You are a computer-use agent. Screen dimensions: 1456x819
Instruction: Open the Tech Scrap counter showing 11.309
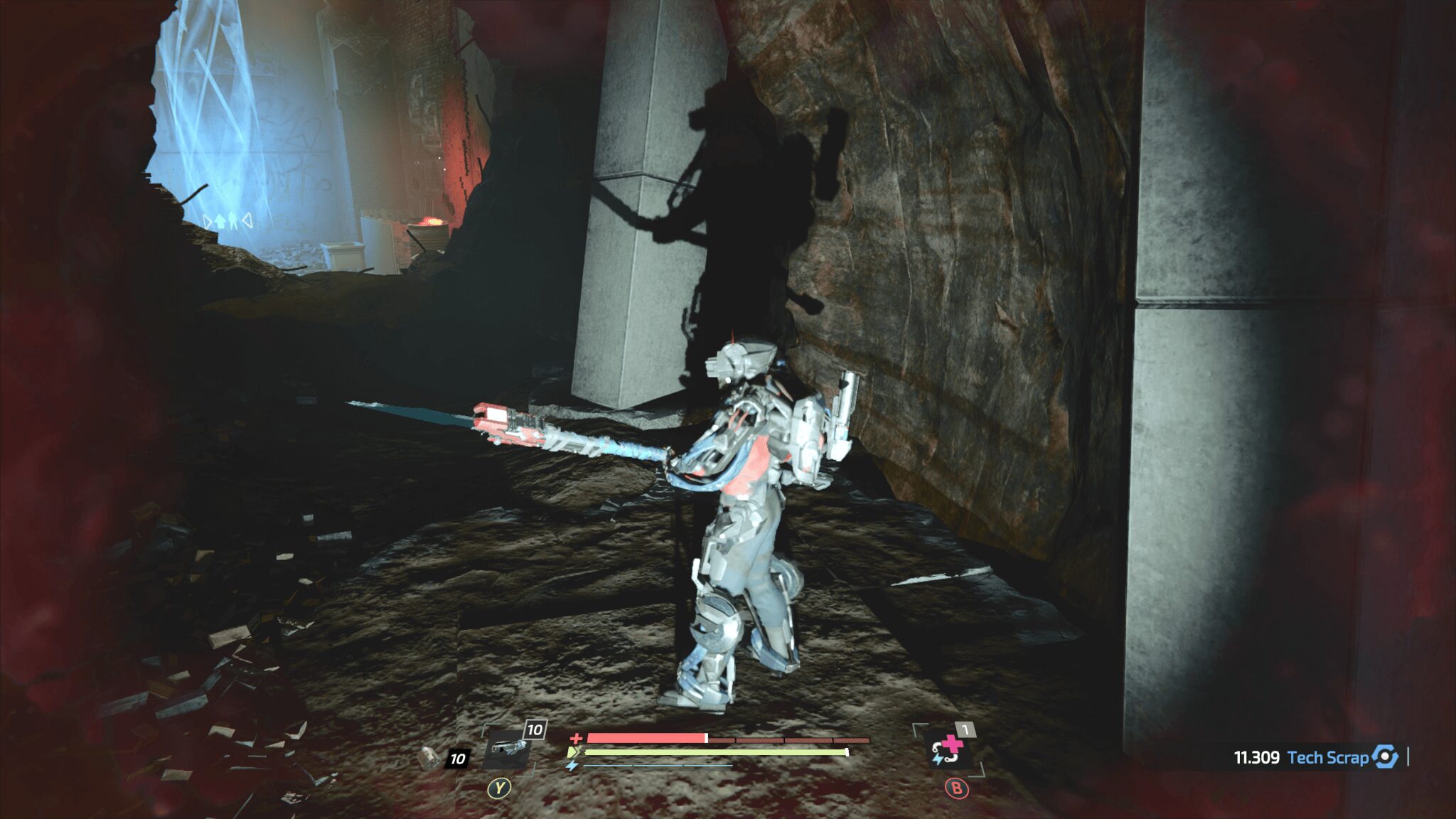(x=1256, y=756)
